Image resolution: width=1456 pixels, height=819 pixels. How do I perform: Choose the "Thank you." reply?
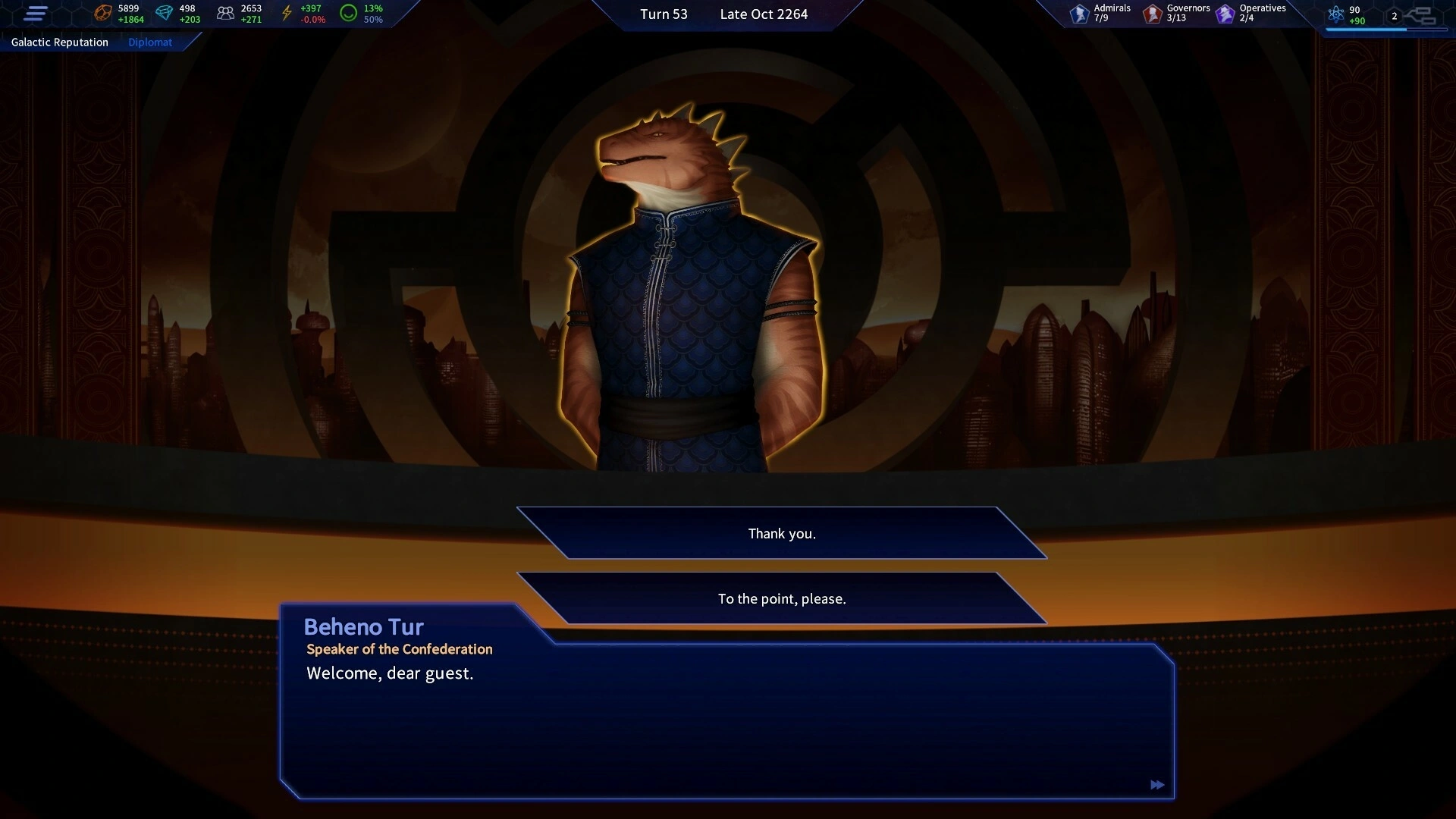[x=782, y=534]
